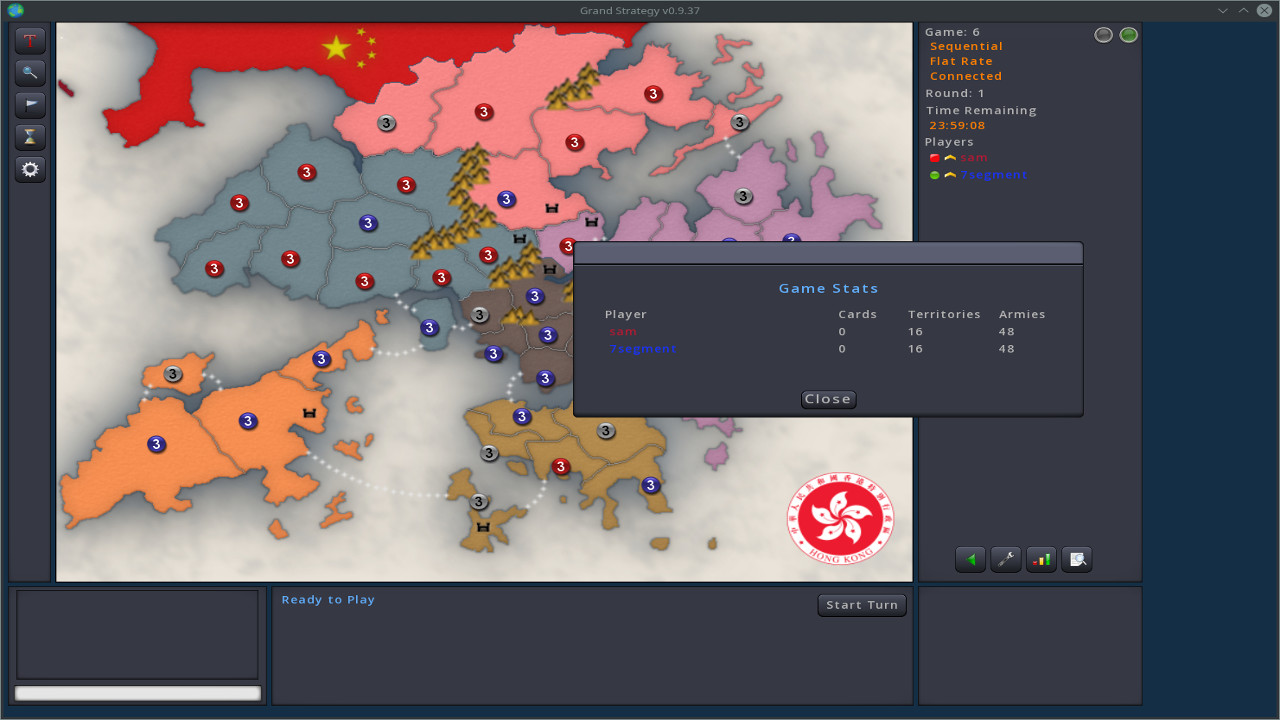The image size is (1280, 720).
Task: Open settings via the gear icon
Action: point(30,169)
